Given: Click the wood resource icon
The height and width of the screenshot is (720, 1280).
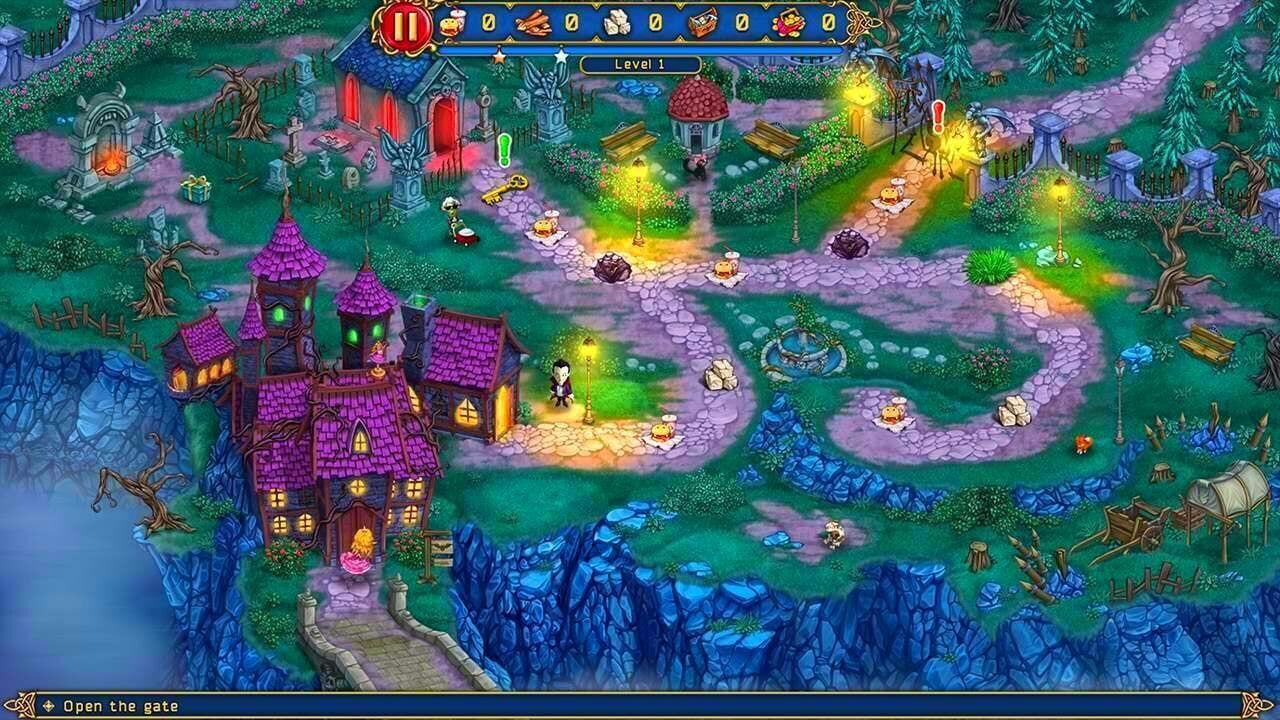Looking at the screenshot, I should pyautogui.click(x=534, y=22).
